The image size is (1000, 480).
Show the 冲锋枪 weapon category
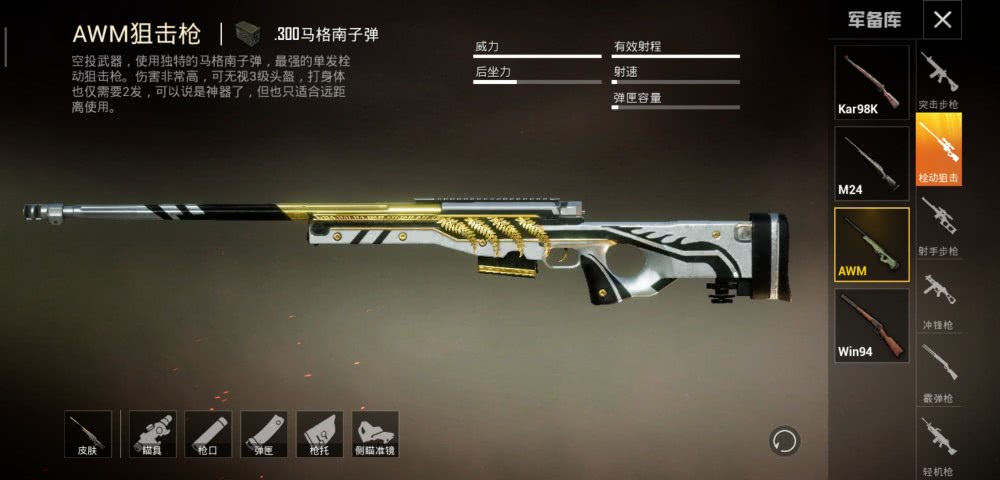tap(938, 300)
